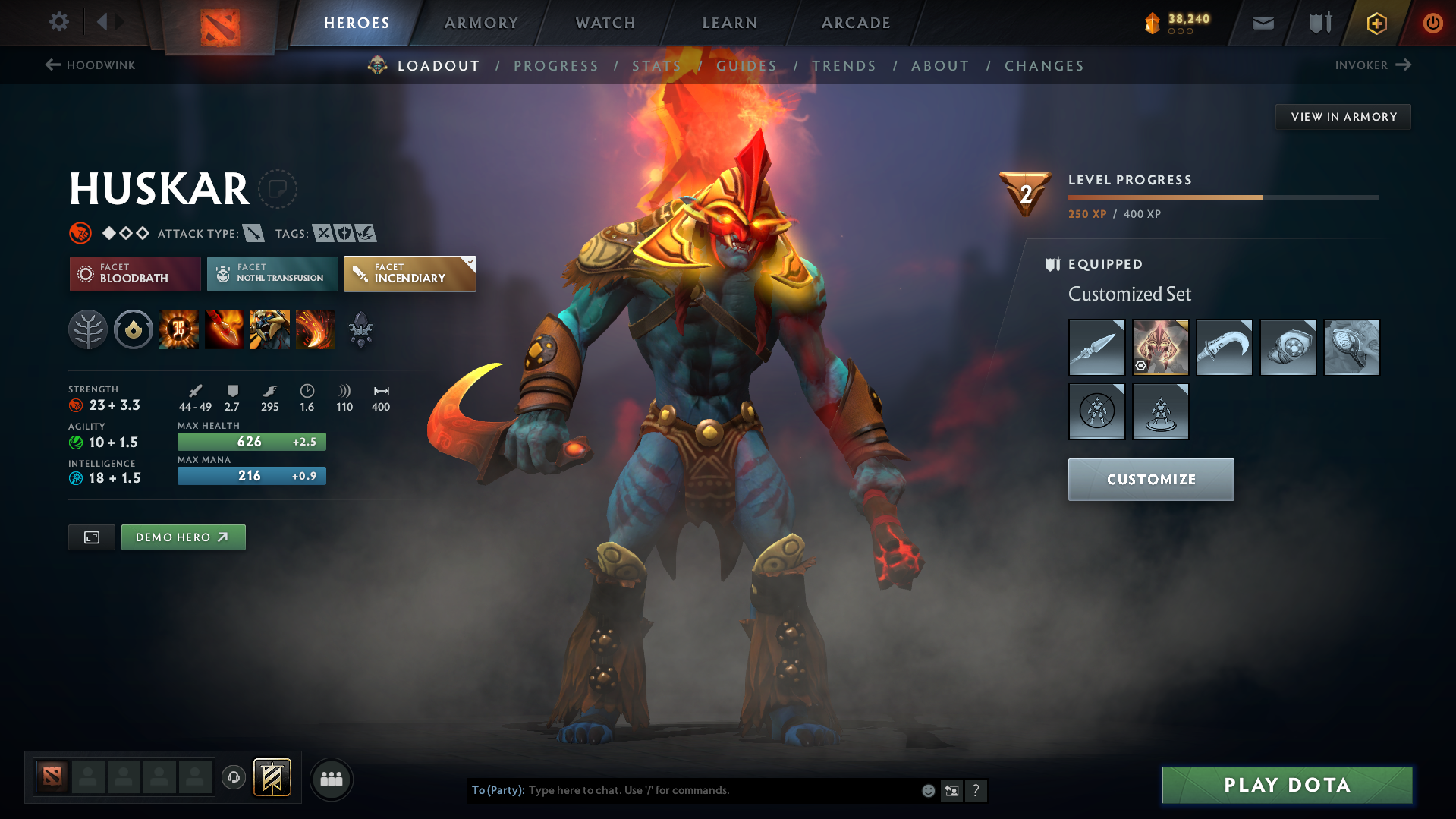This screenshot has width=1456, height=819.
Task: Open the Talent Tree icon
Action: [87, 329]
